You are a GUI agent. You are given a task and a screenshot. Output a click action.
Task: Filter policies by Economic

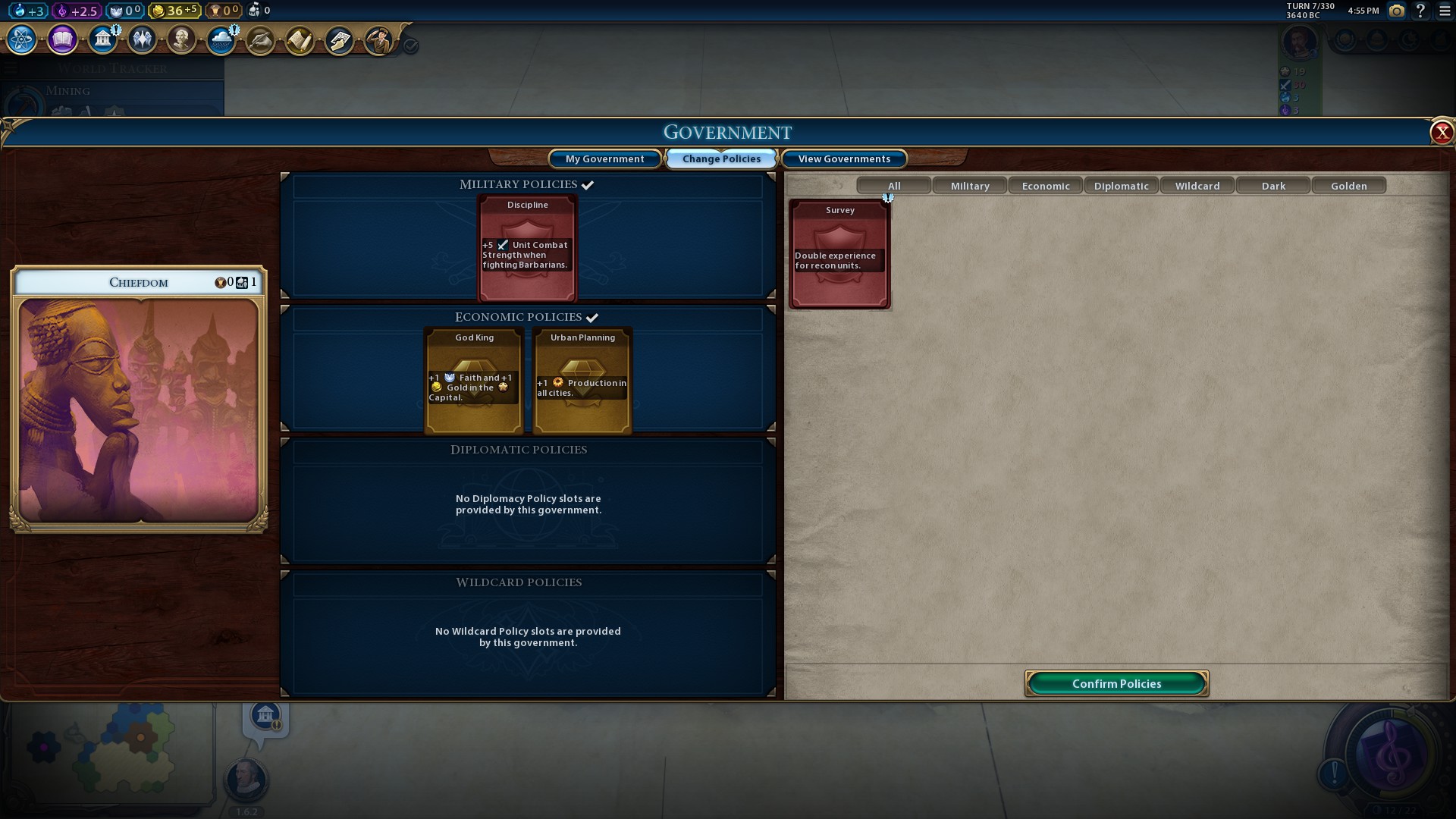(x=1046, y=186)
